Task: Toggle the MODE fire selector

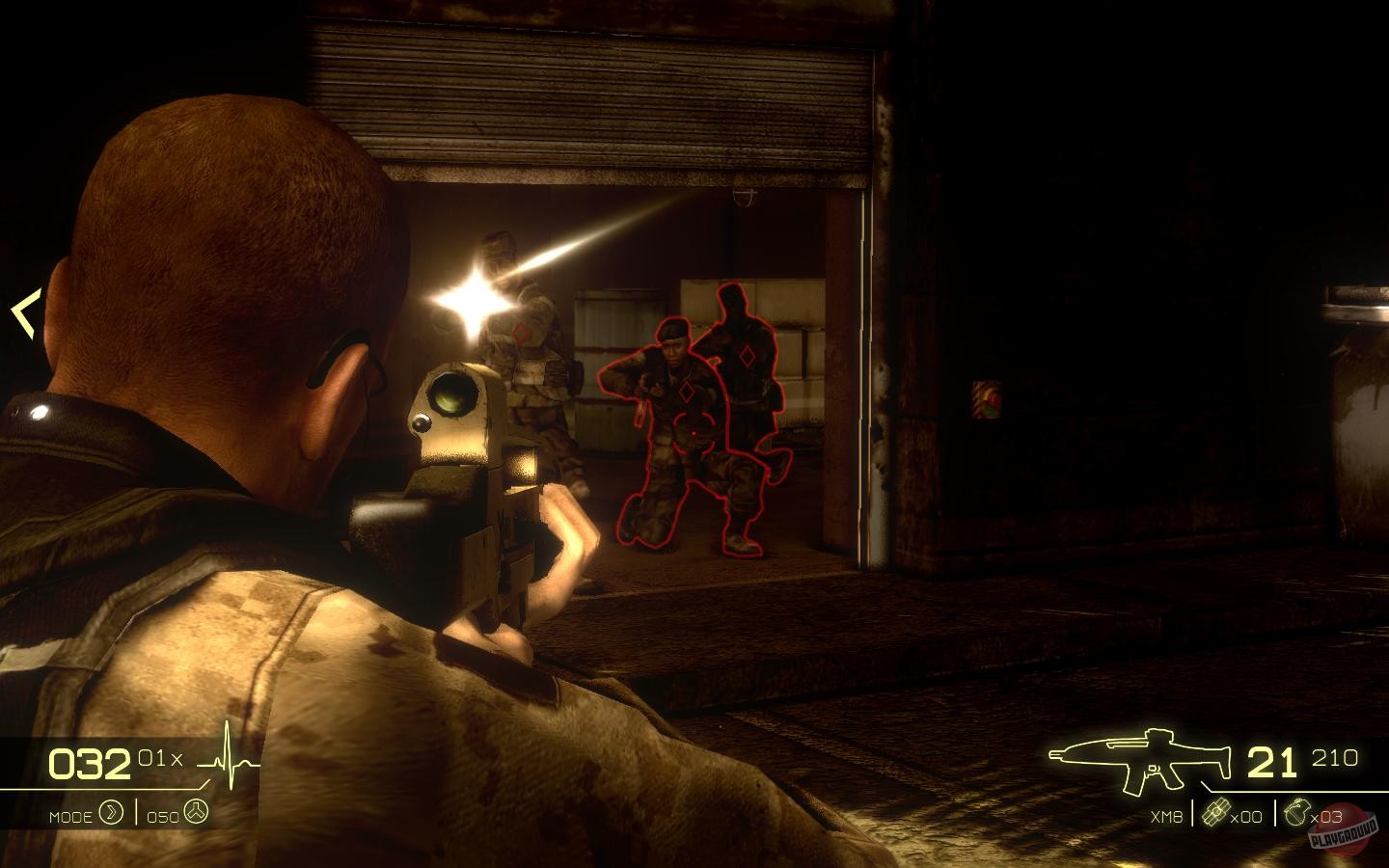Action: 72,815
